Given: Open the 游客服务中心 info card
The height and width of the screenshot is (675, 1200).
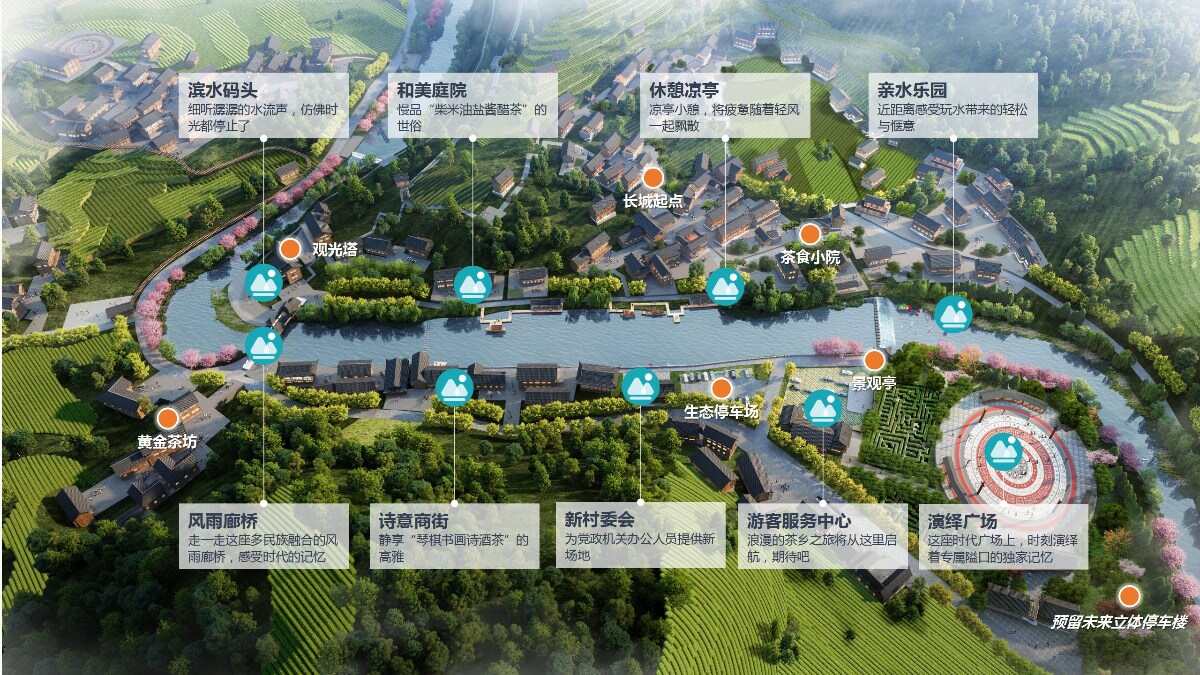Looking at the screenshot, I should [824, 536].
